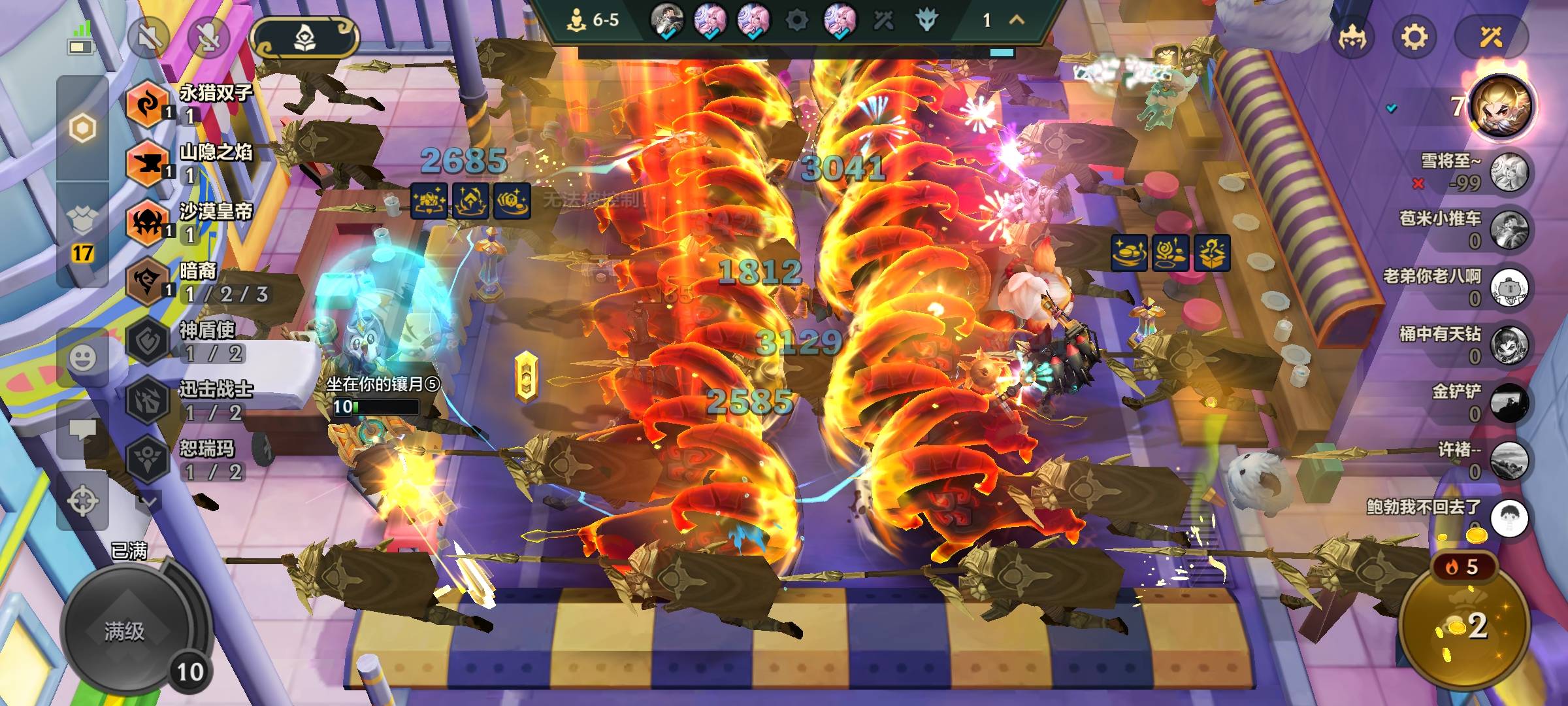Collapse the stage tracker arrow

(1017, 20)
